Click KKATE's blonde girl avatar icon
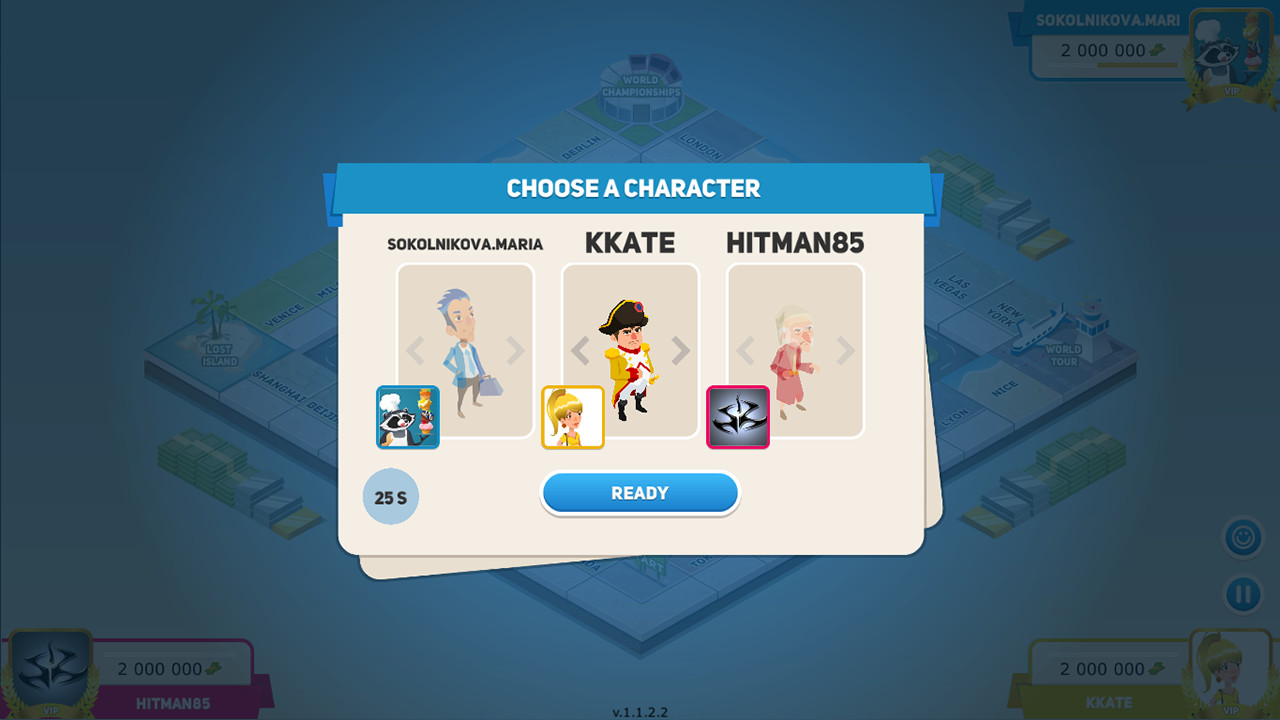This screenshot has height=720, width=1280. [x=573, y=417]
